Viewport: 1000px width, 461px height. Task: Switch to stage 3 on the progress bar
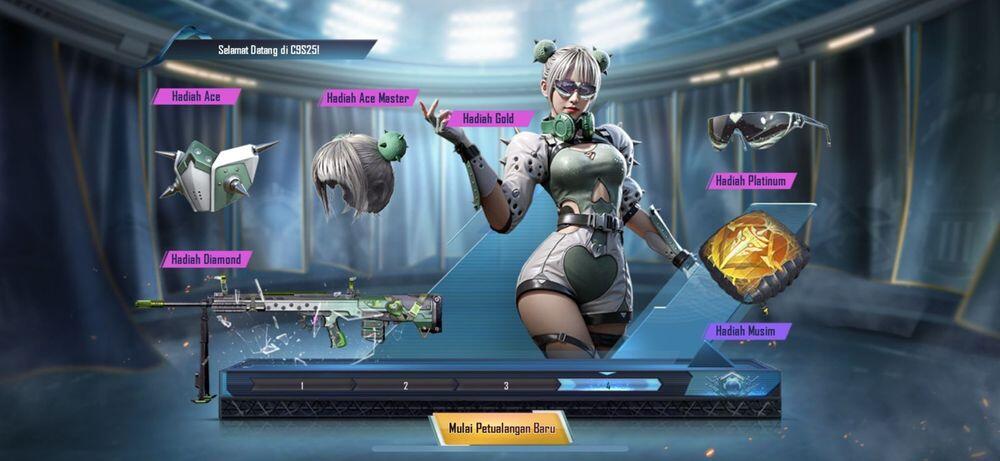[x=506, y=385]
